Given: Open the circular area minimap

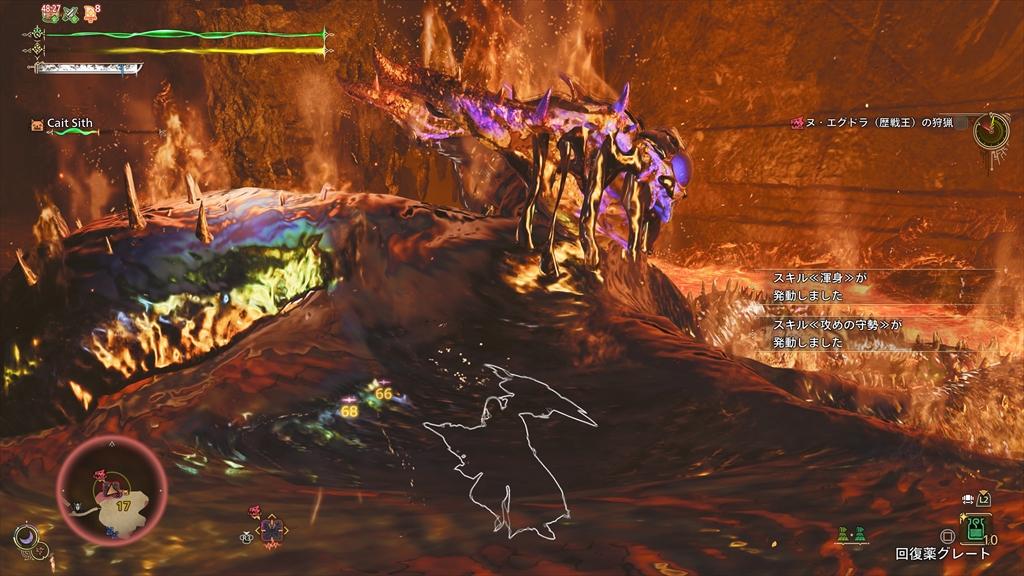Looking at the screenshot, I should pyautogui.click(x=111, y=492).
